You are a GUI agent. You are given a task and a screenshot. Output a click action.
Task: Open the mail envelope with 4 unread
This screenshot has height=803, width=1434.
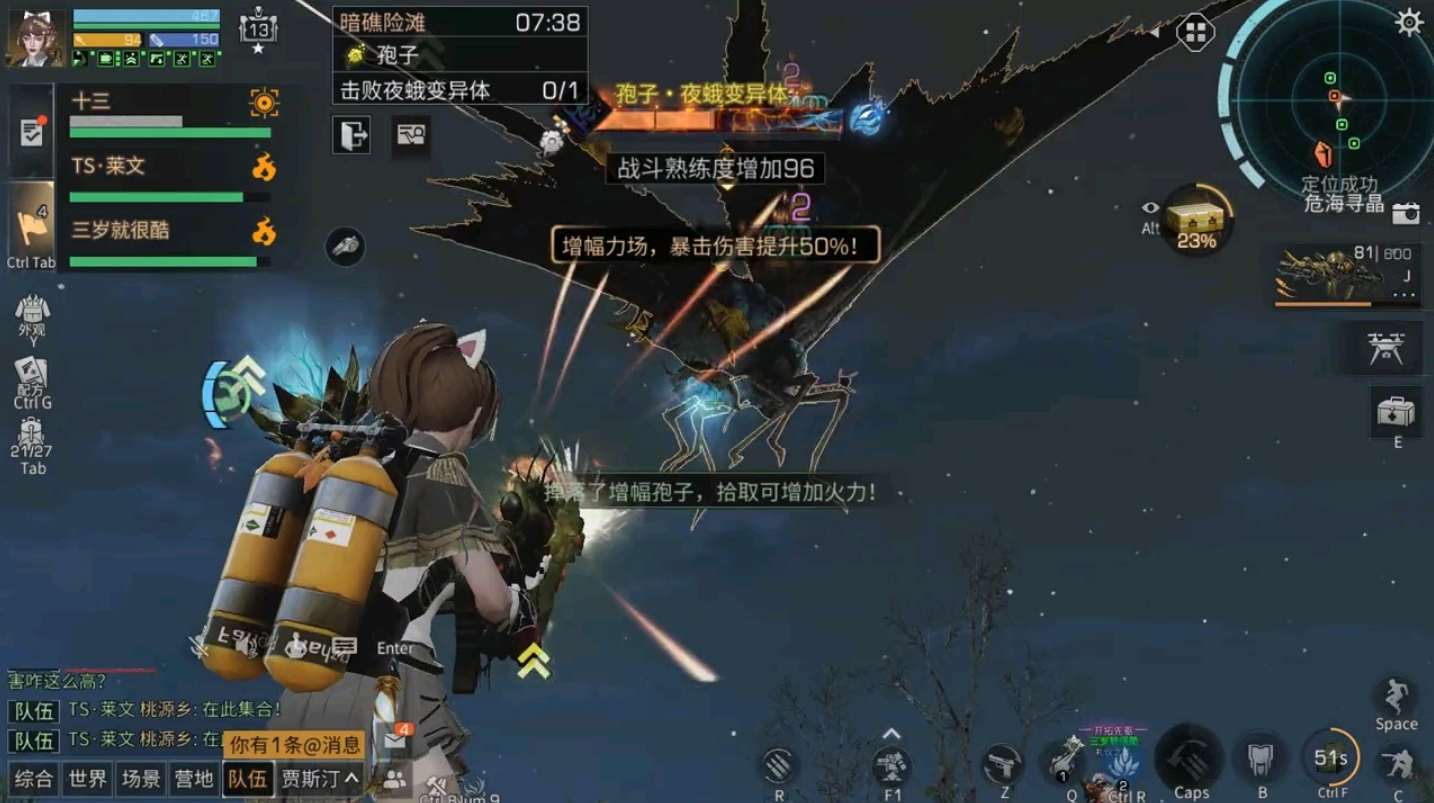396,741
